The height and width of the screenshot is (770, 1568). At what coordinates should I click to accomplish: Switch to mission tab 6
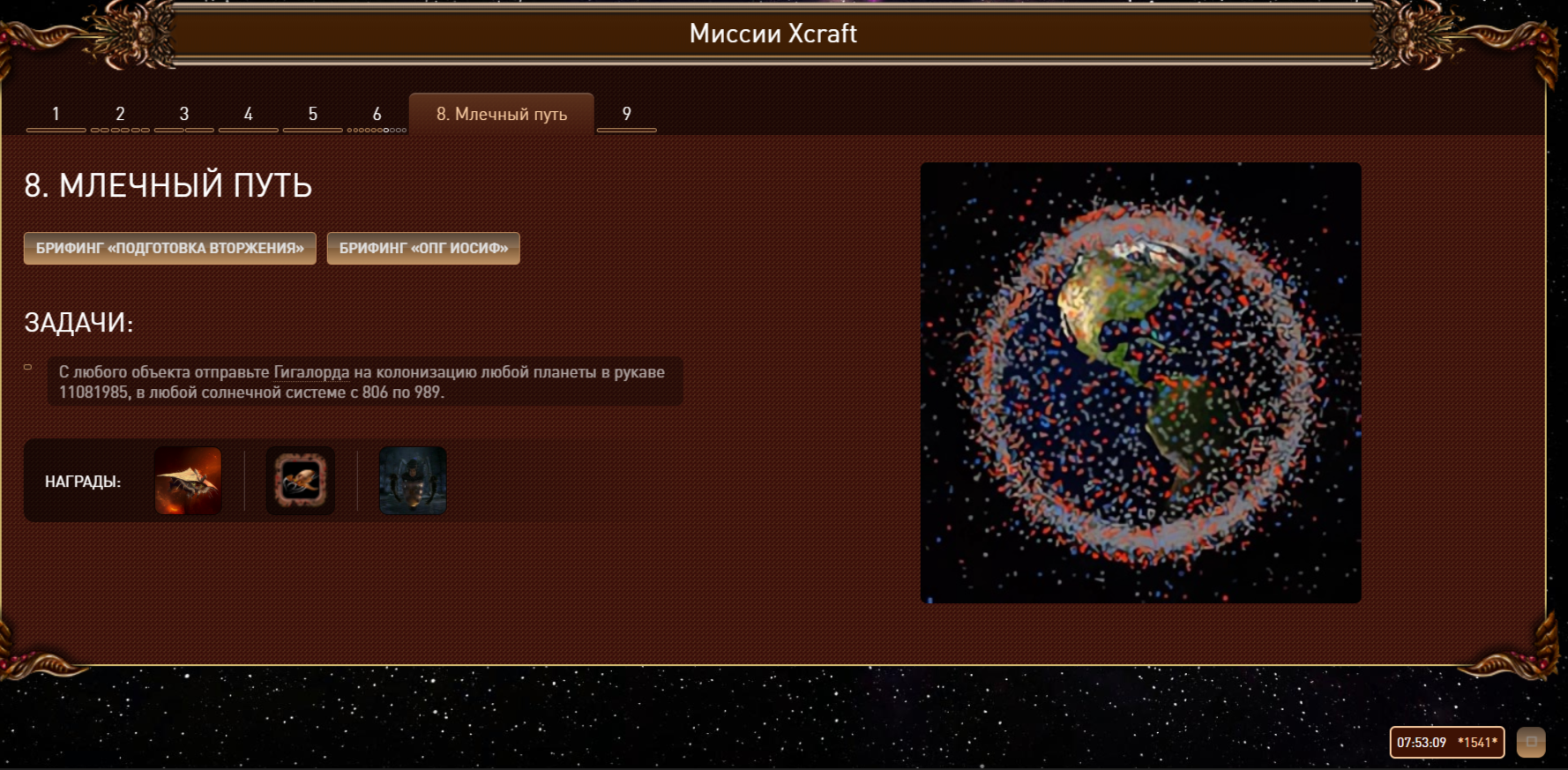point(377,115)
